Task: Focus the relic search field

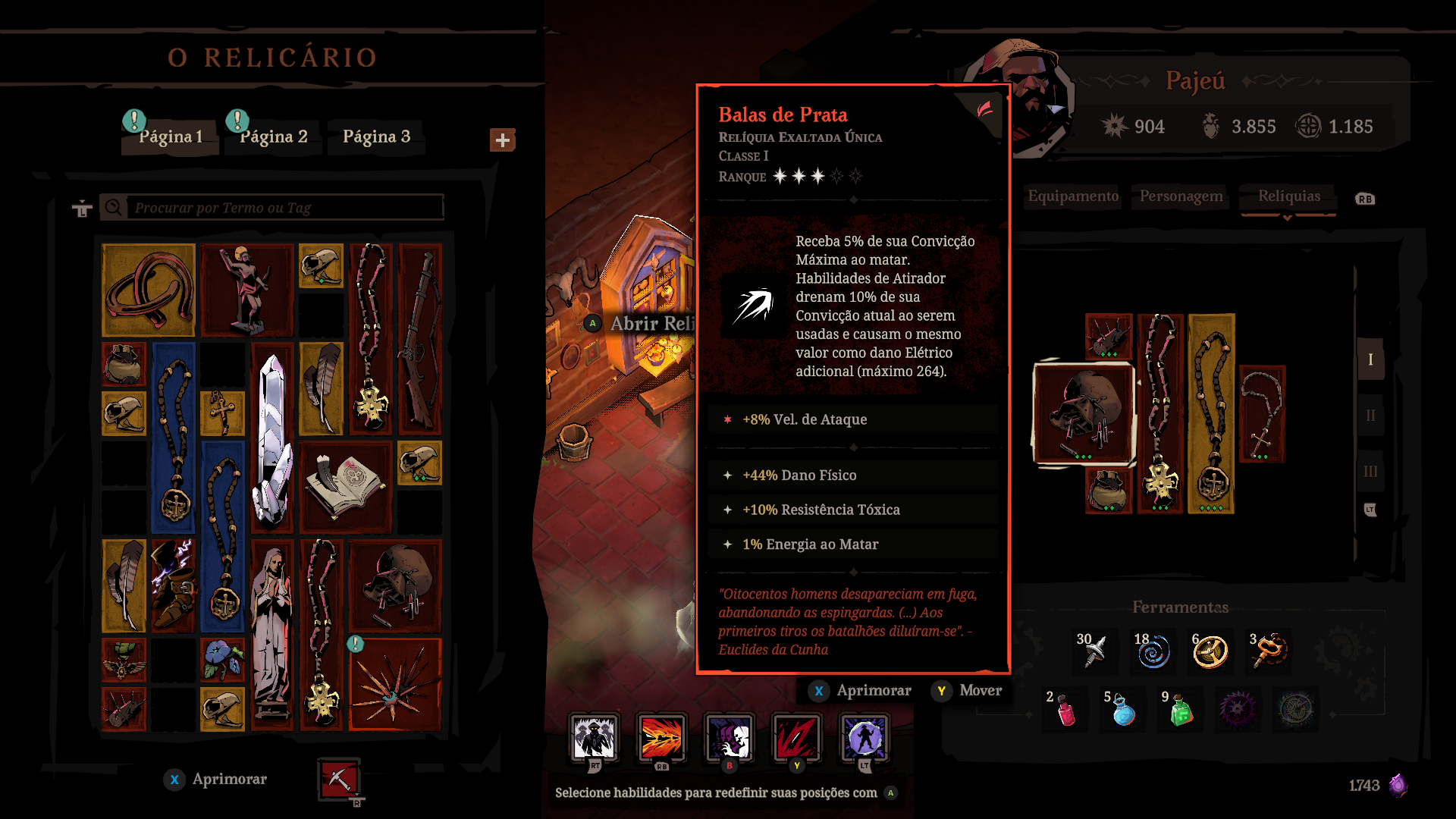Action: click(287, 207)
